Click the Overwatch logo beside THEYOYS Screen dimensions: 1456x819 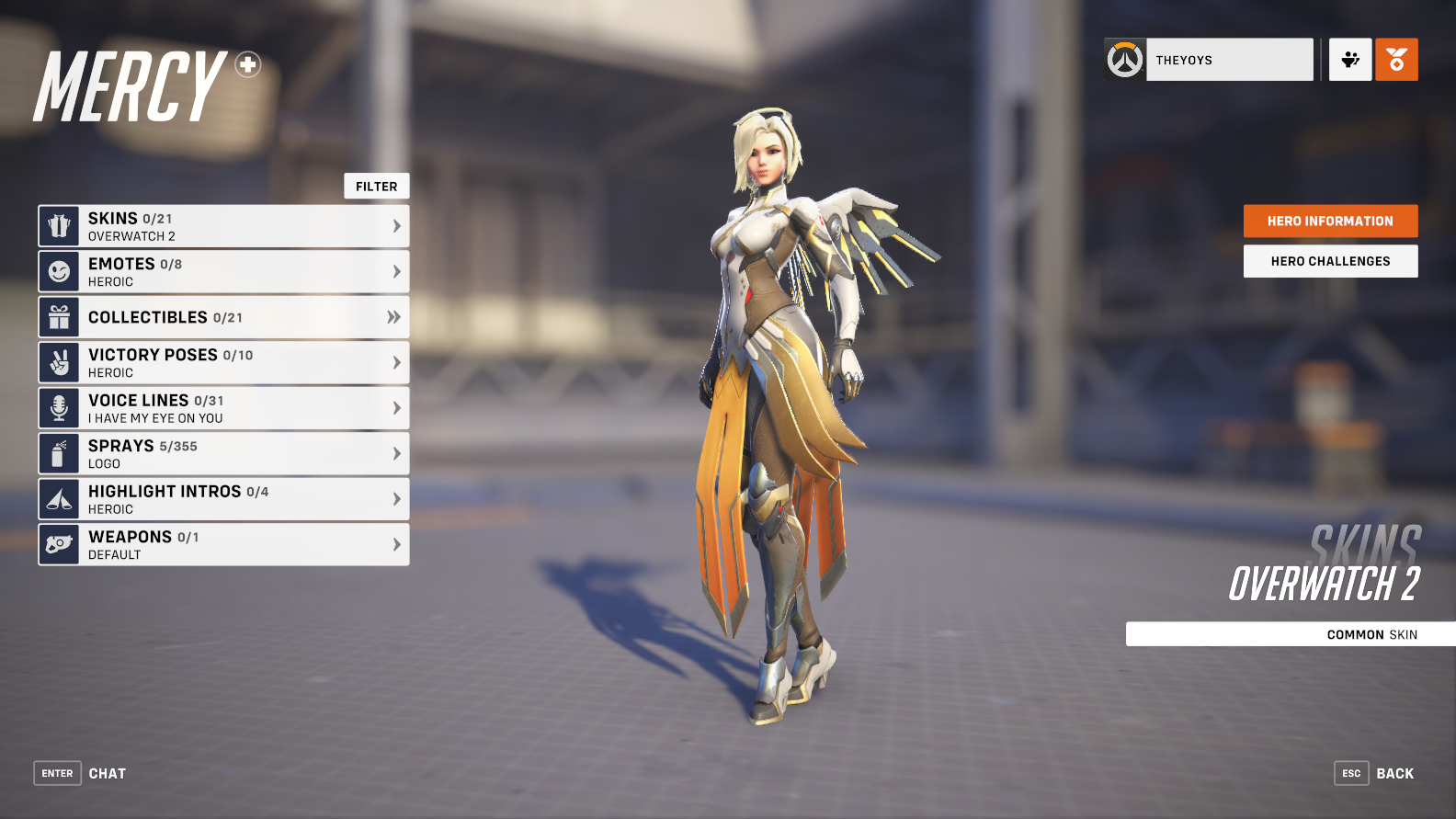tap(1123, 59)
